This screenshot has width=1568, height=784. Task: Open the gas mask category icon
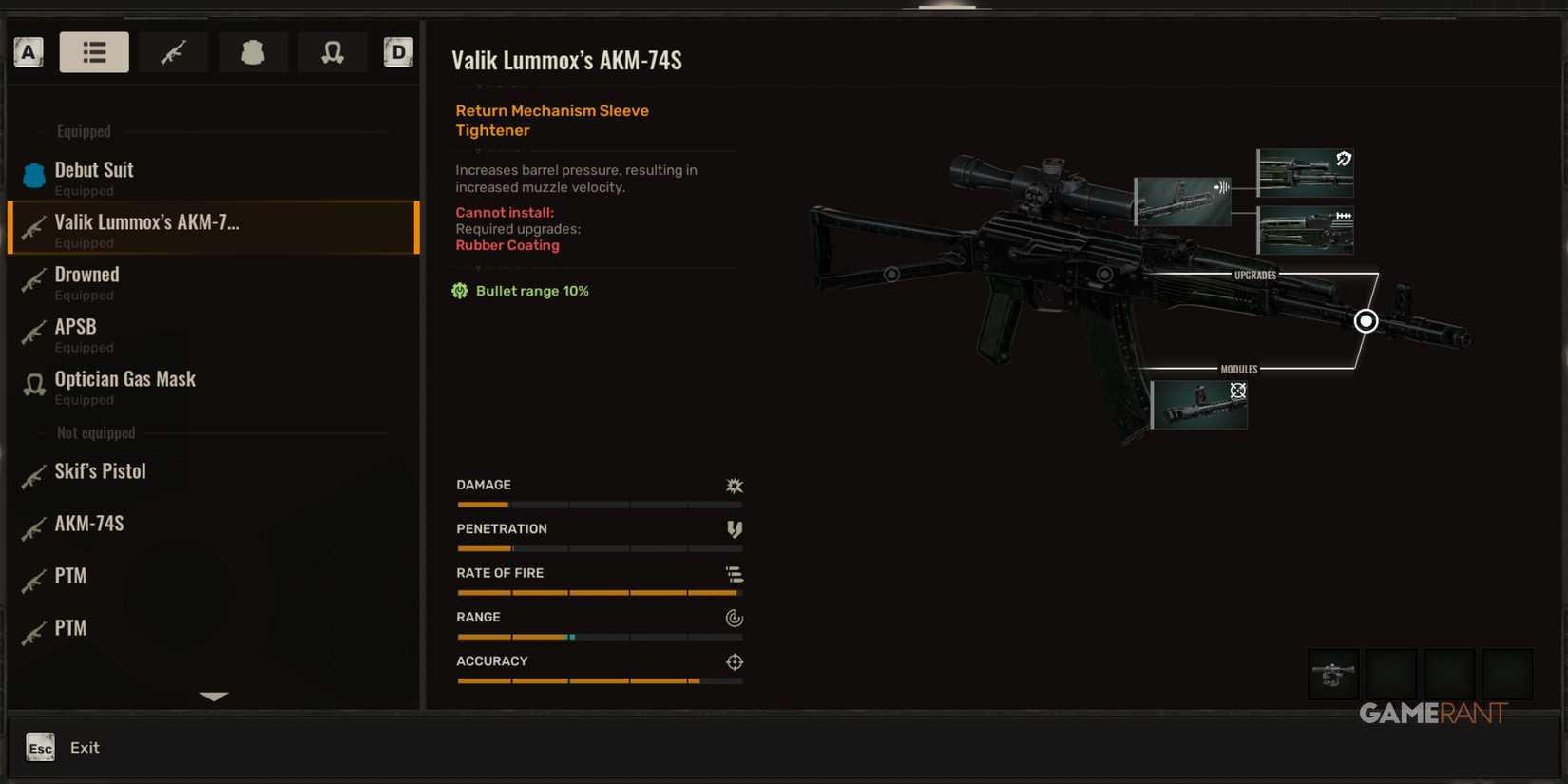tap(333, 52)
